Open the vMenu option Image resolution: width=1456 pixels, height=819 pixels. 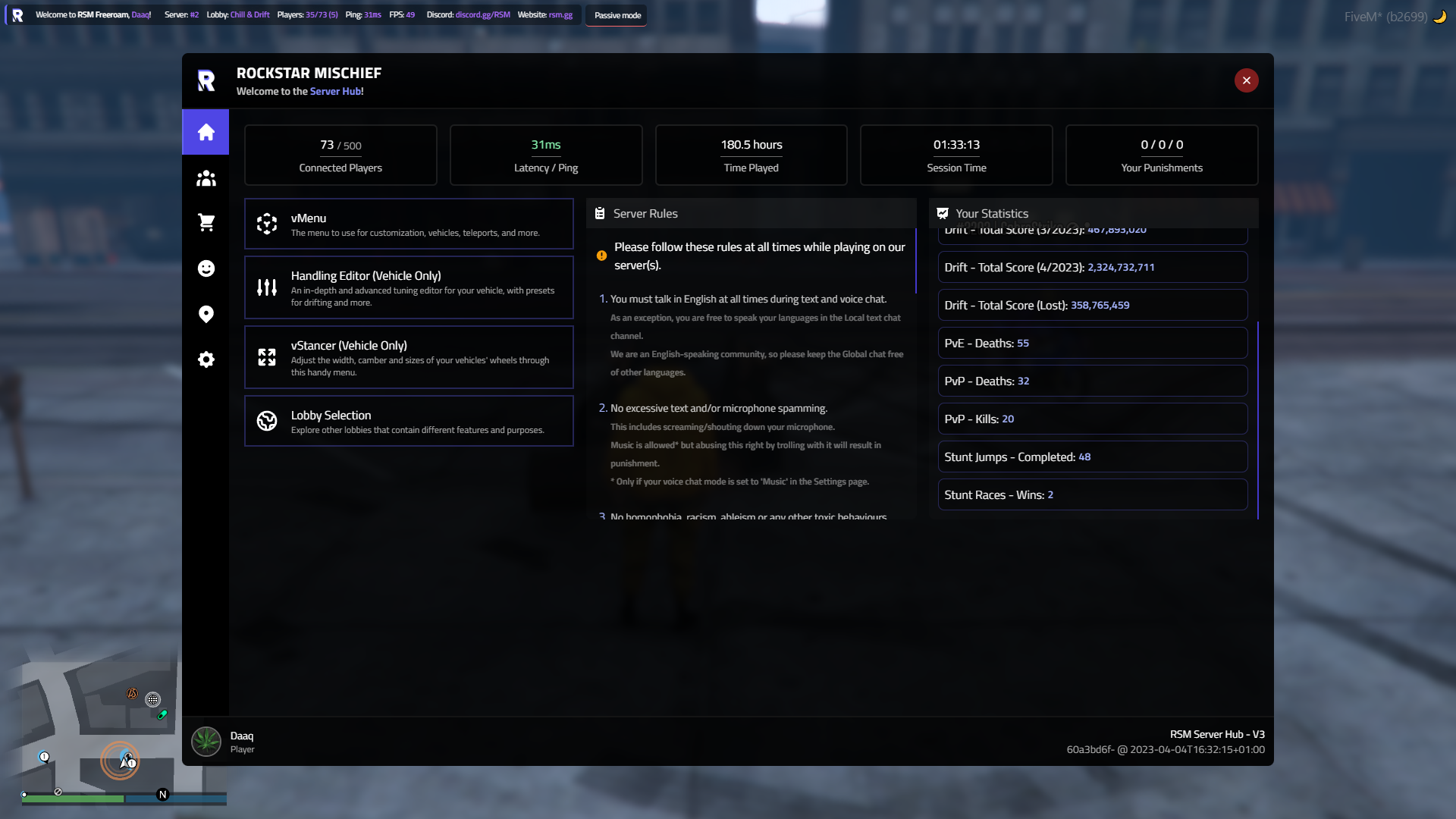pos(409,224)
